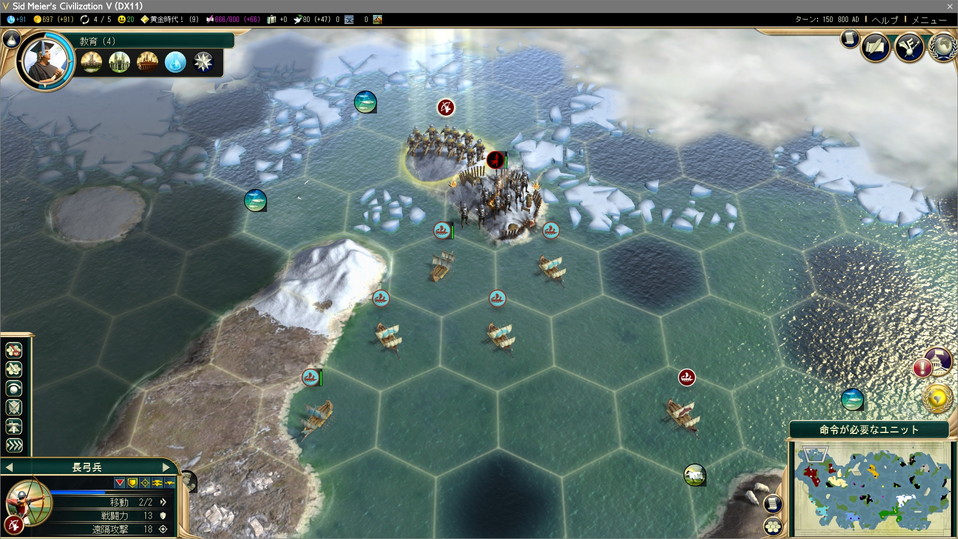Click the gold coin notification icon
This screenshot has height=539, width=958.
(938, 398)
